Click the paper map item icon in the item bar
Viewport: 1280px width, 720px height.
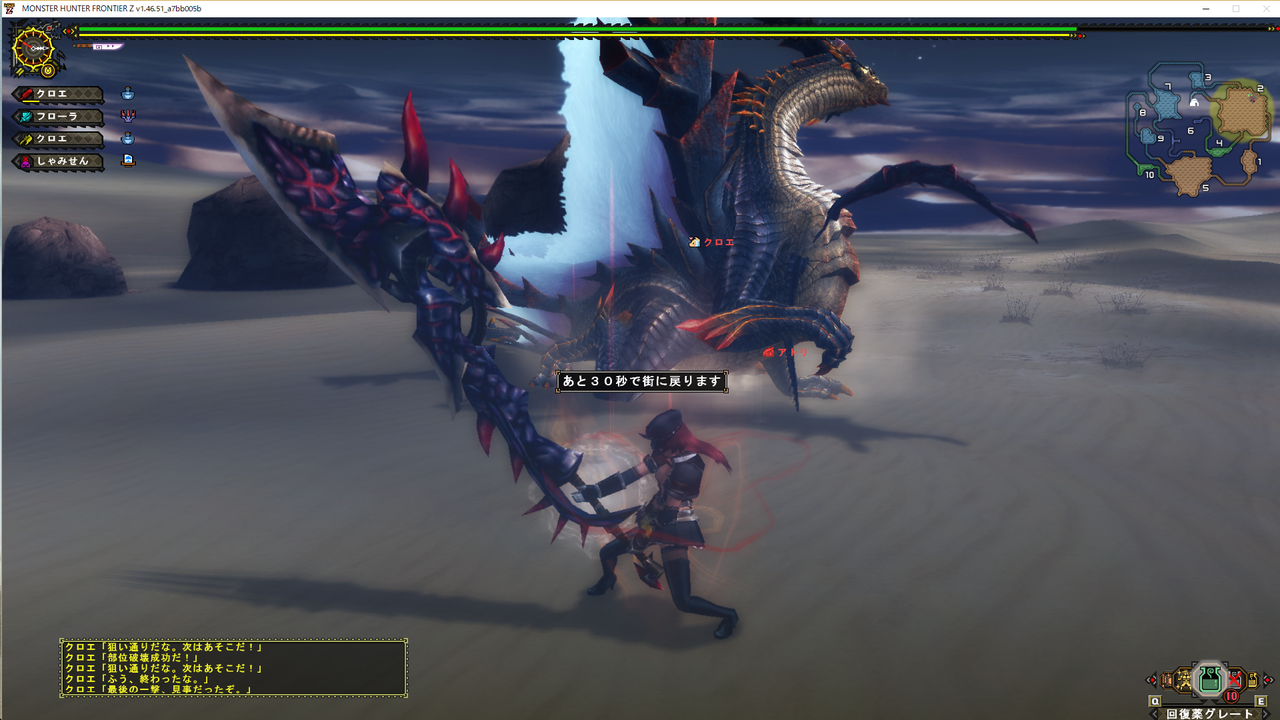pos(1253,680)
